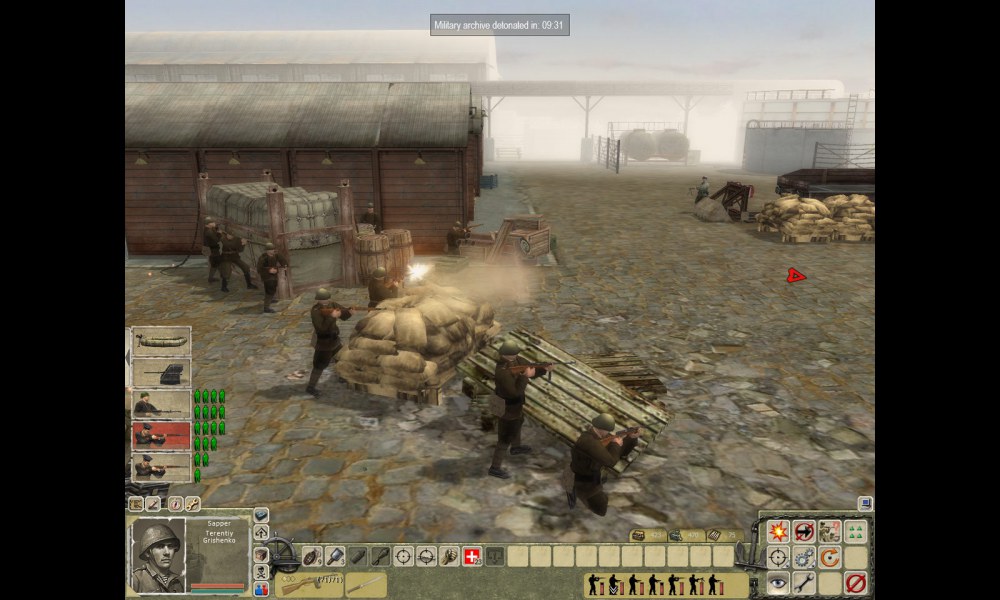Toggle the hold position no-move command
1000x600 pixels.
point(804,532)
